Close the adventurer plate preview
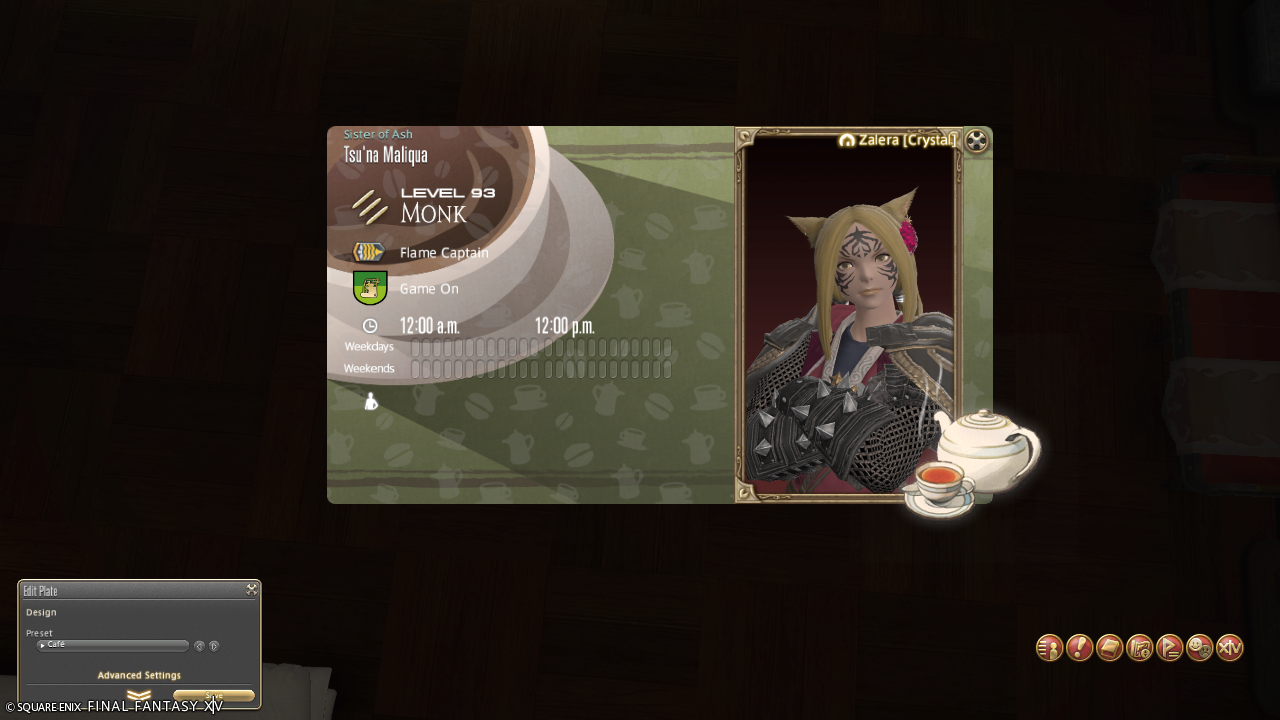 coord(977,141)
